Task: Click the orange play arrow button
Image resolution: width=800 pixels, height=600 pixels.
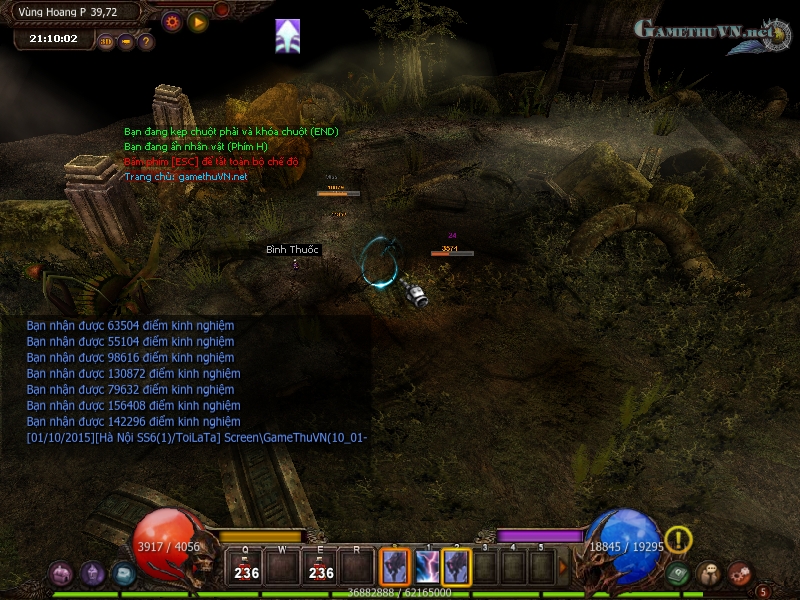Action: pyautogui.click(x=198, y=21)
